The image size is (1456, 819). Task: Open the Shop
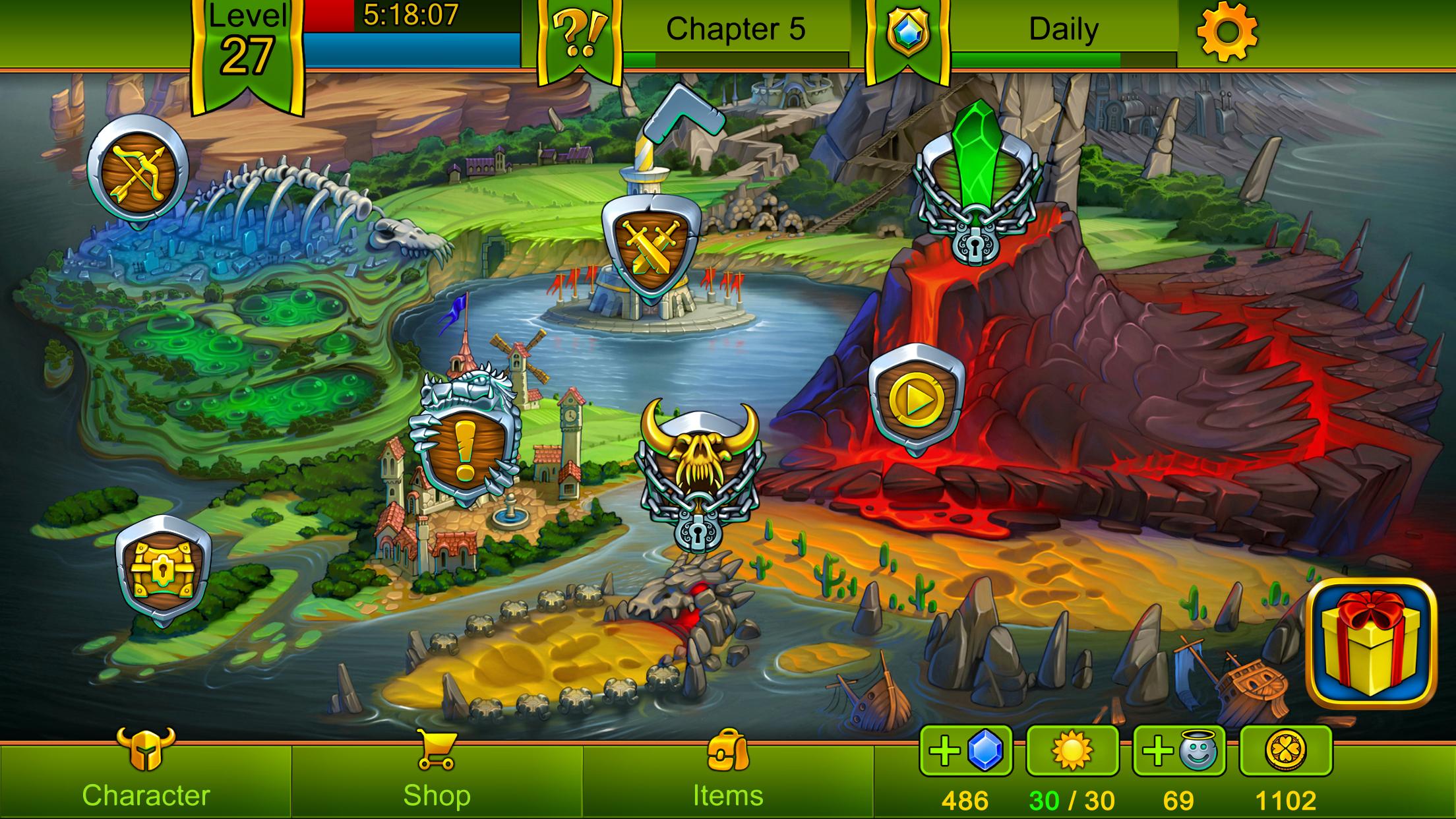(437, 778)
